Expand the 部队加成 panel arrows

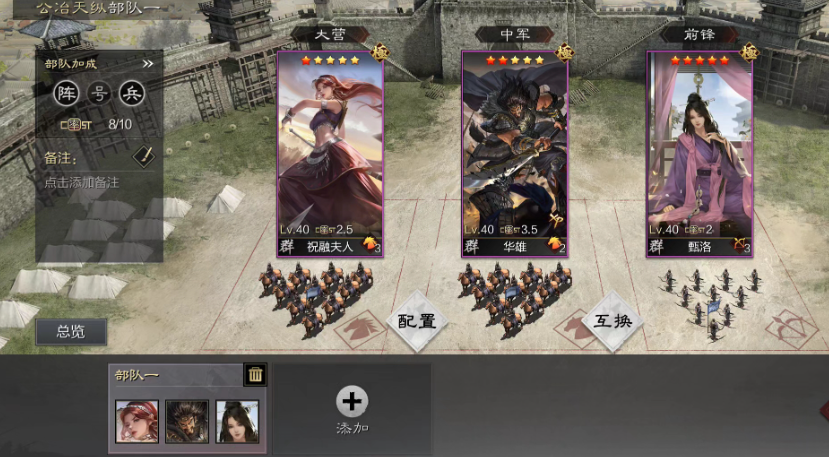[x=148, y=64]
